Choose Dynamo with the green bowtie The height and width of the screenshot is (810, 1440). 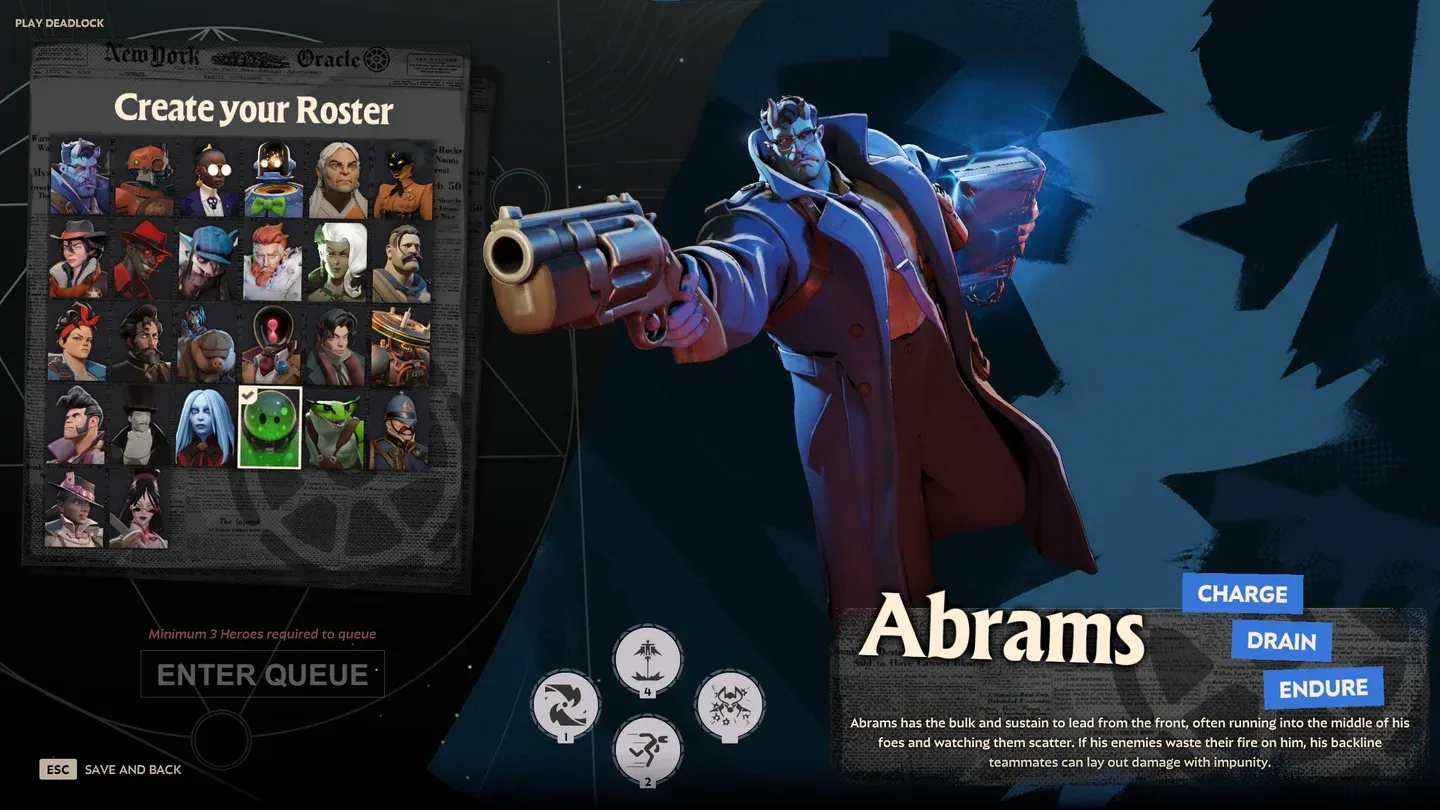(x=269, y=179)
